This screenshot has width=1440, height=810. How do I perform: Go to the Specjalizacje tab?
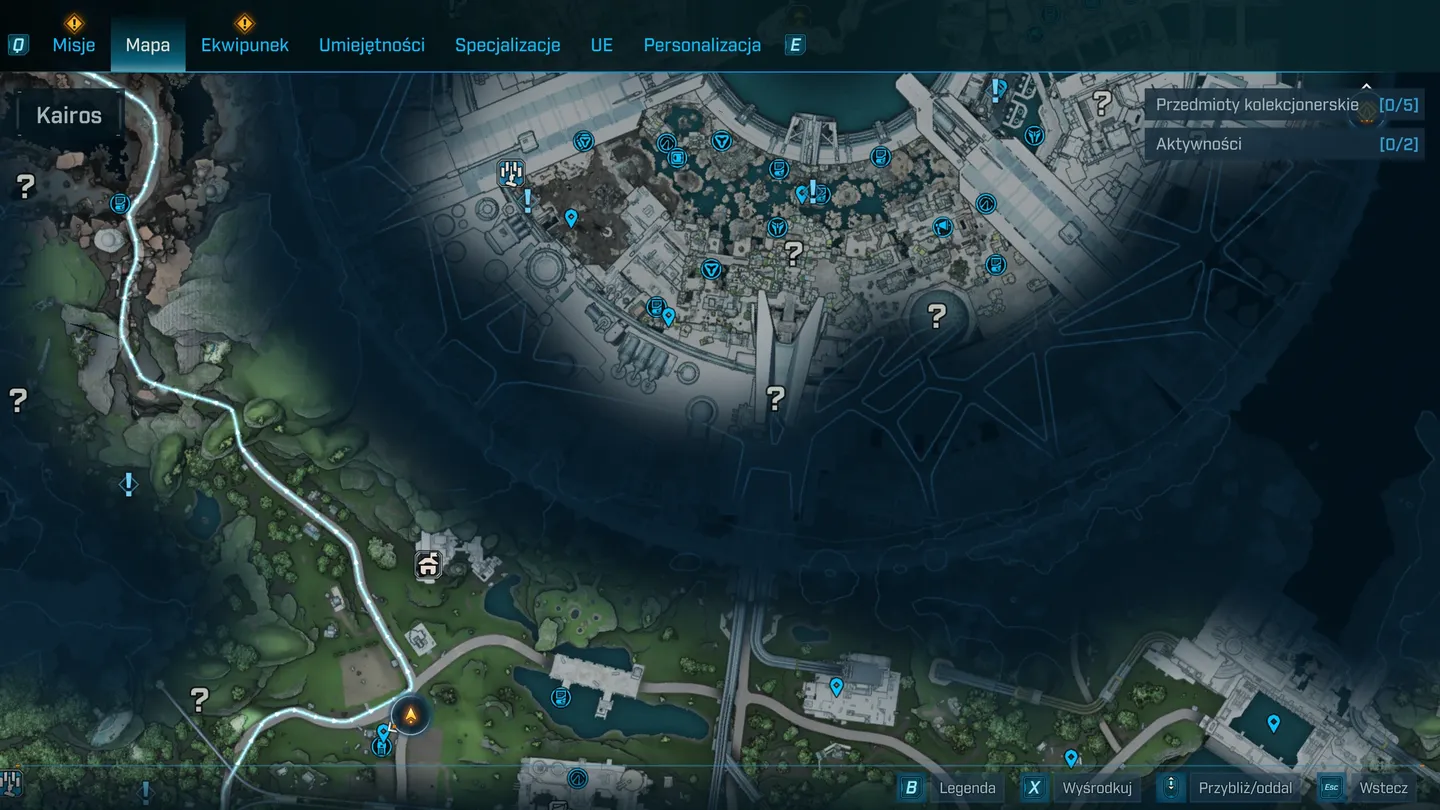[507, 45]
